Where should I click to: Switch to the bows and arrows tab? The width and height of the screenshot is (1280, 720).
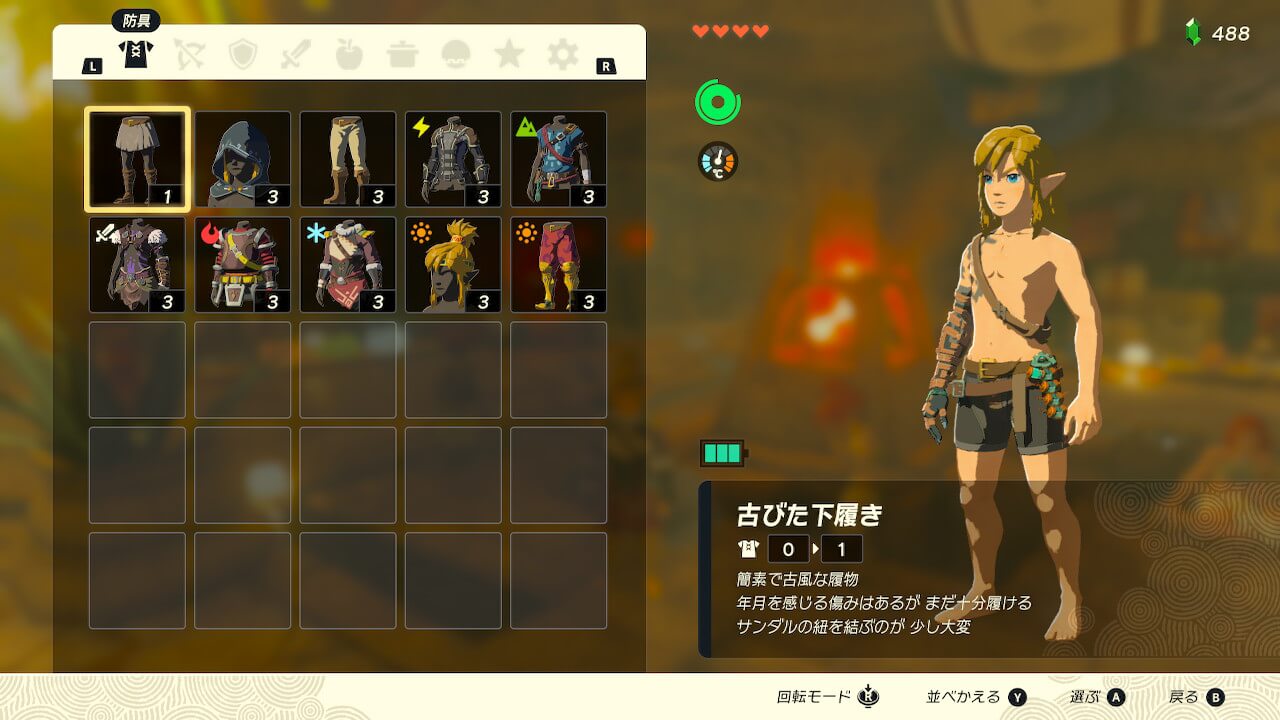189,54
